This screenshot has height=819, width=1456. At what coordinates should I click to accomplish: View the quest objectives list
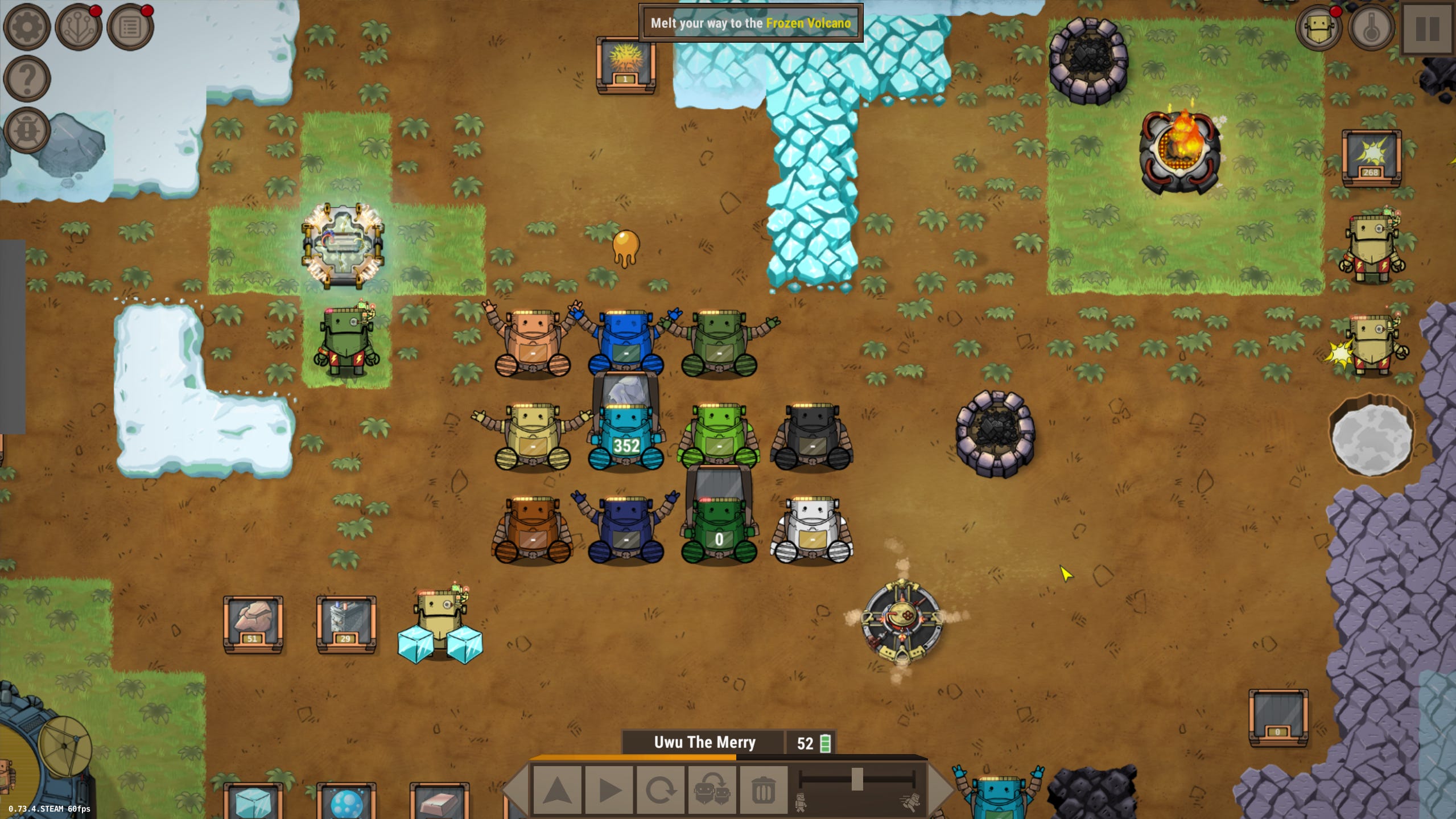pos(133,26)
